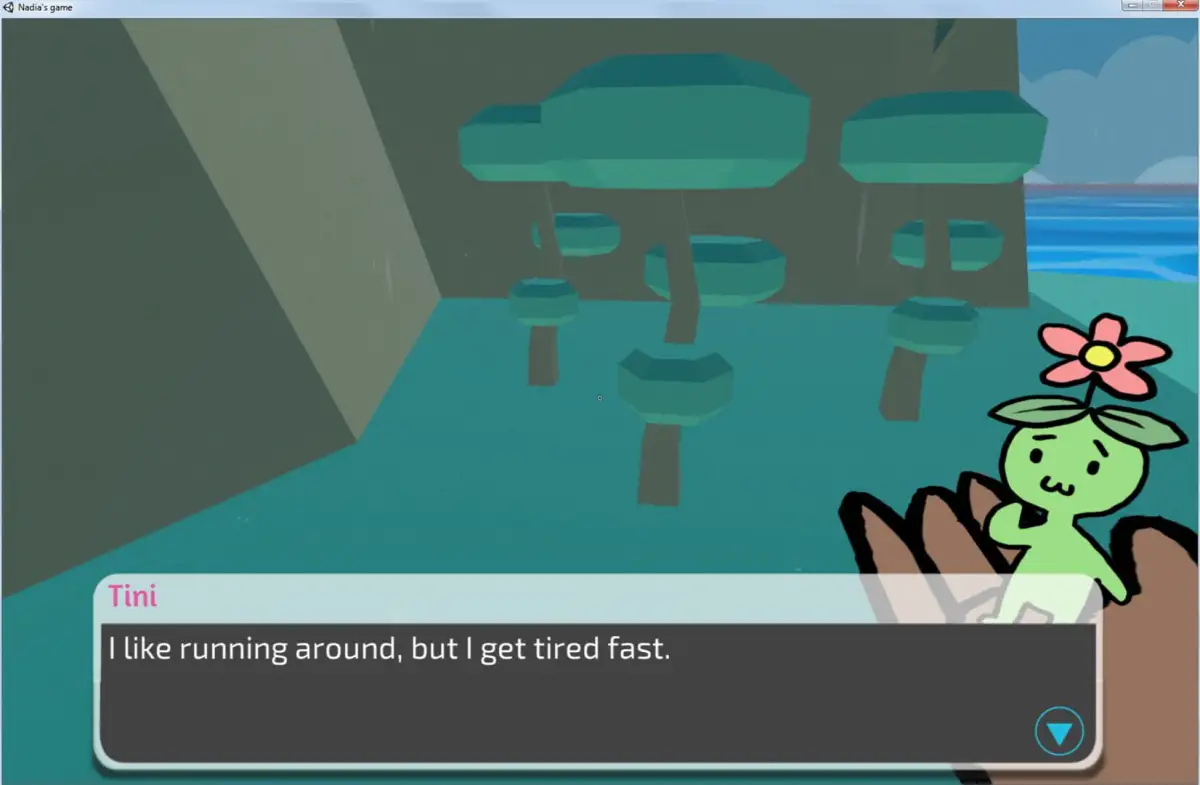Advance dialogue with the blue arrow button
The image size is (1200, 785).
[1059, 734]
